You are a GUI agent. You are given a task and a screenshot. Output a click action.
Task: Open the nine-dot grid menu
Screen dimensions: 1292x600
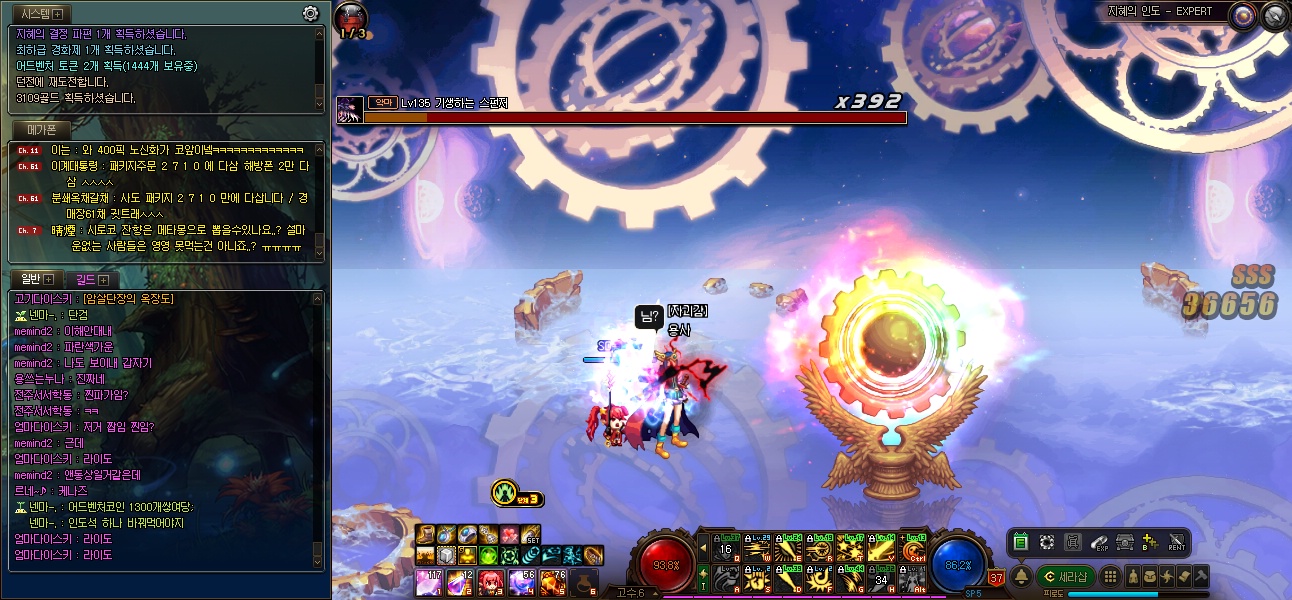pos(1110,577)
